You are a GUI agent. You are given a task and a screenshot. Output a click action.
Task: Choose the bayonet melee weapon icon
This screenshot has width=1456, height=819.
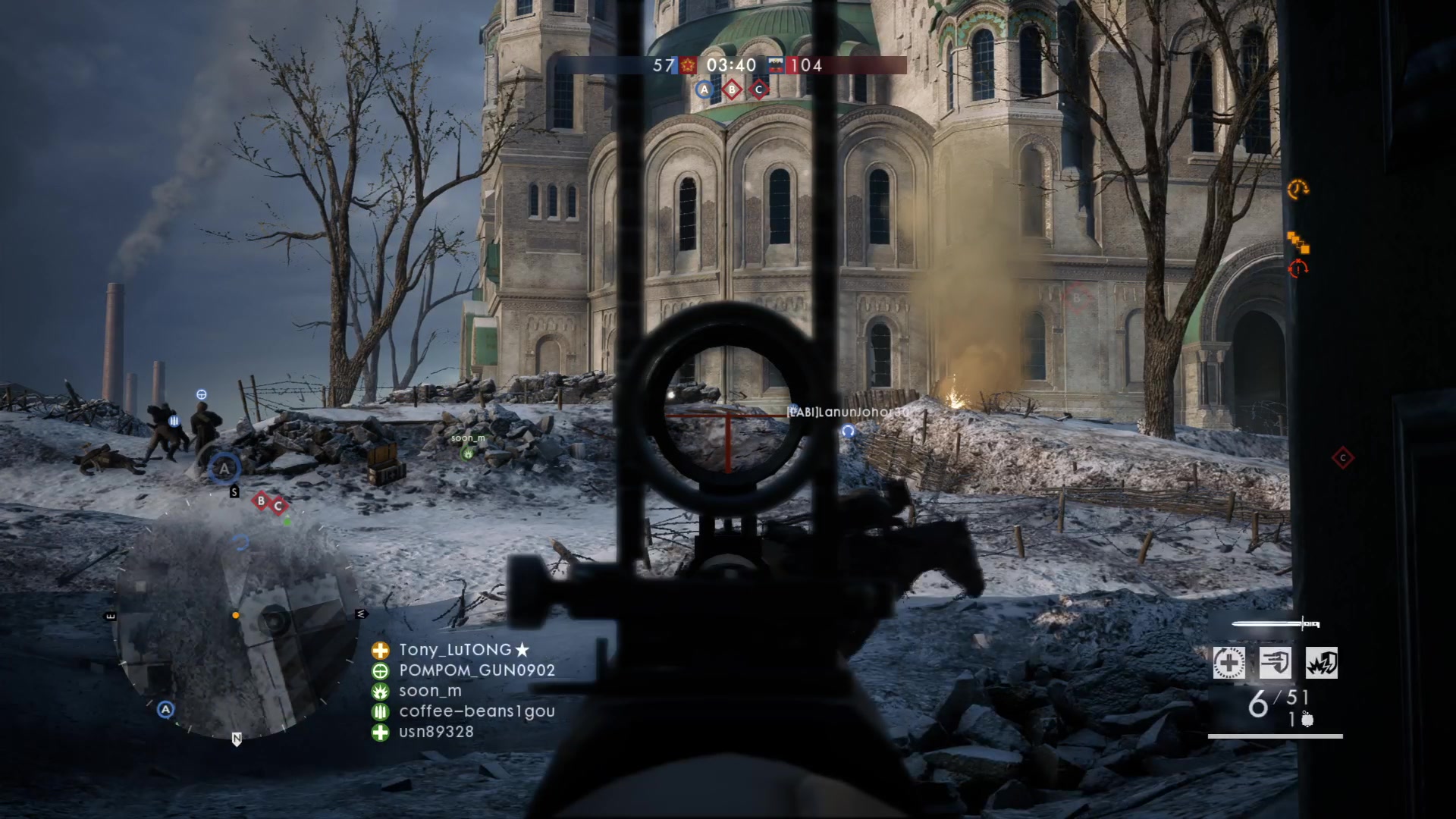(x=1276, y=624)
